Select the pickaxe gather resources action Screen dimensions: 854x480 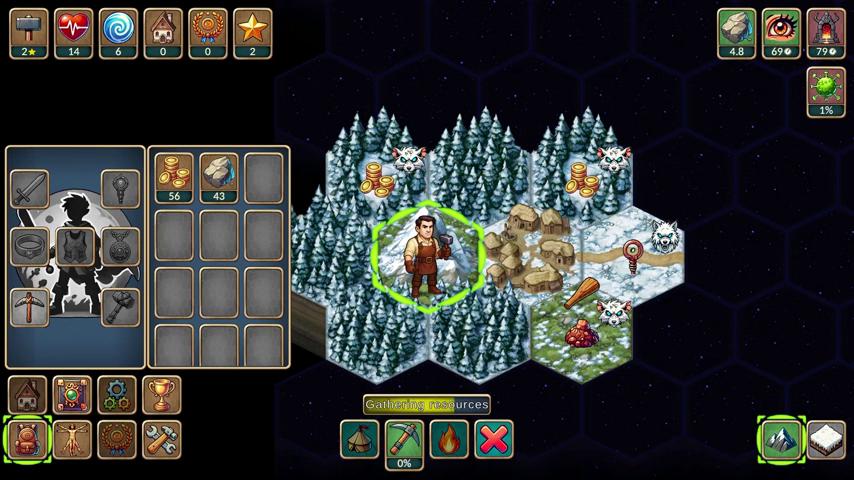[404, 441]
